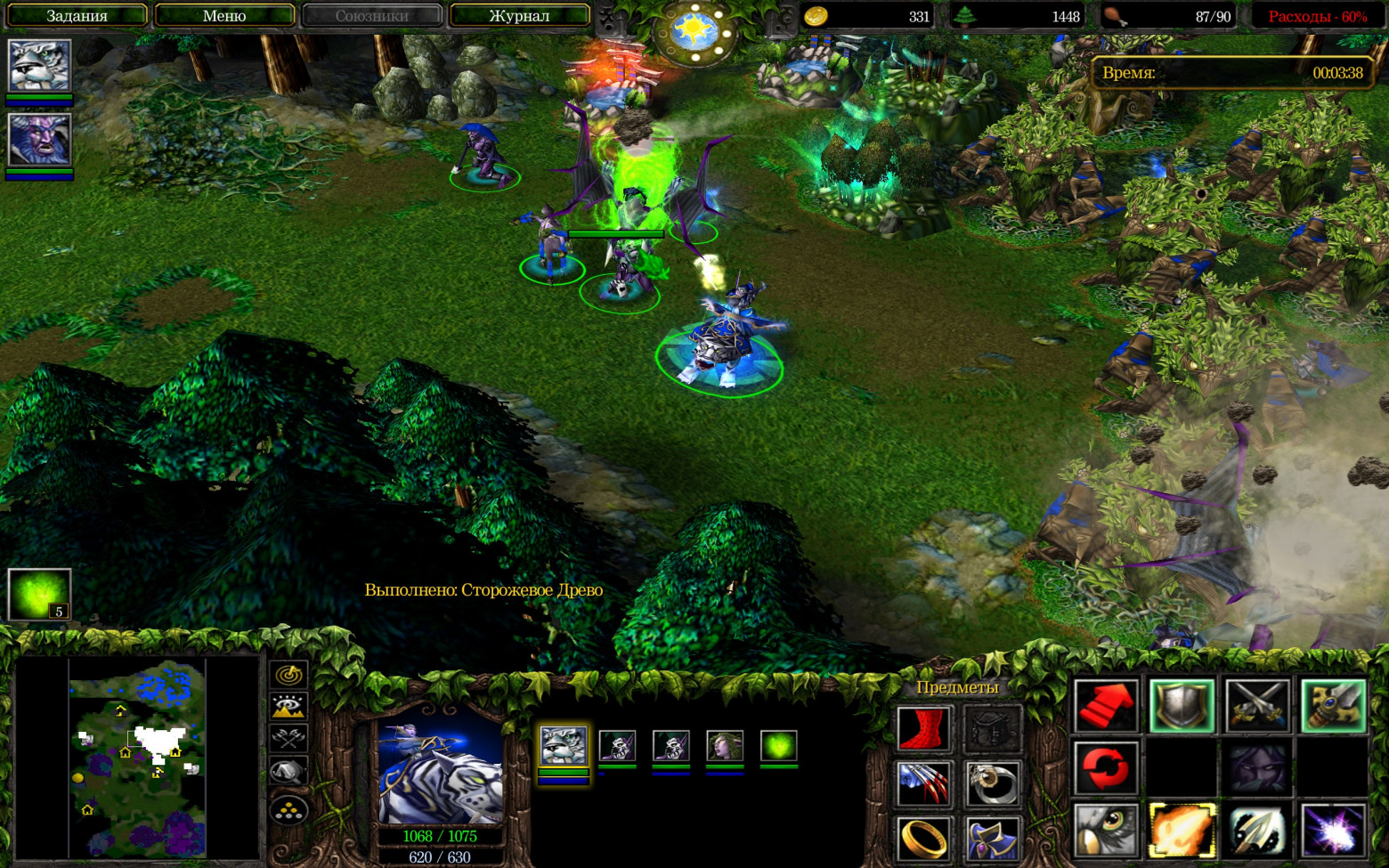
Task: Toggle minimap terrain display
Action: pyautogui.click(x=288, y=707)
